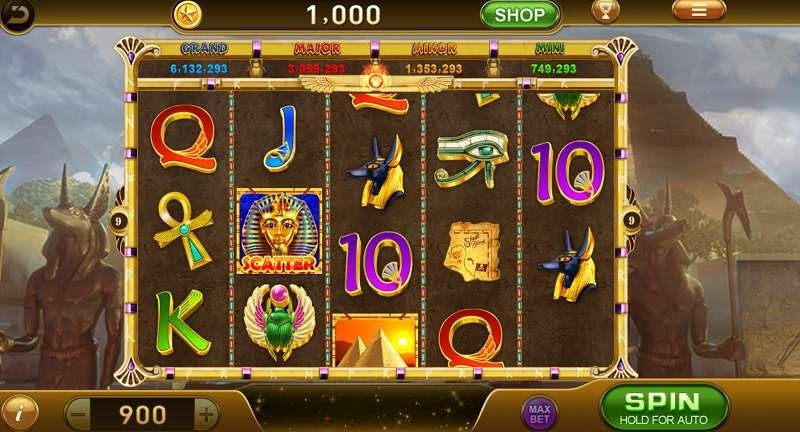Spin the slot reels
The height and width of the screenshot is (432, 800).
click(x=662, y=407)
